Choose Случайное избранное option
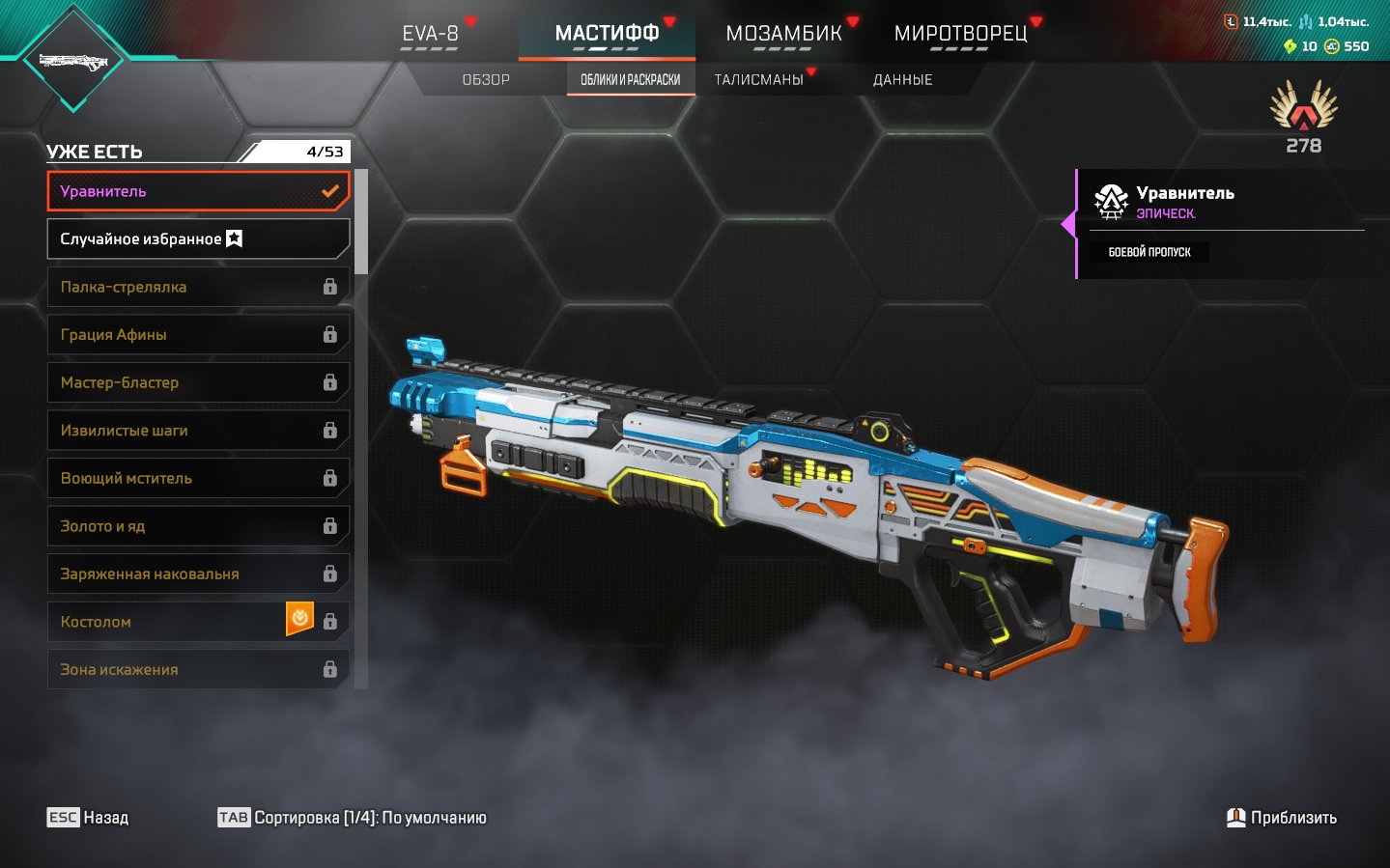This screenshot has height=868, width=1390. (x=198, y=238)
